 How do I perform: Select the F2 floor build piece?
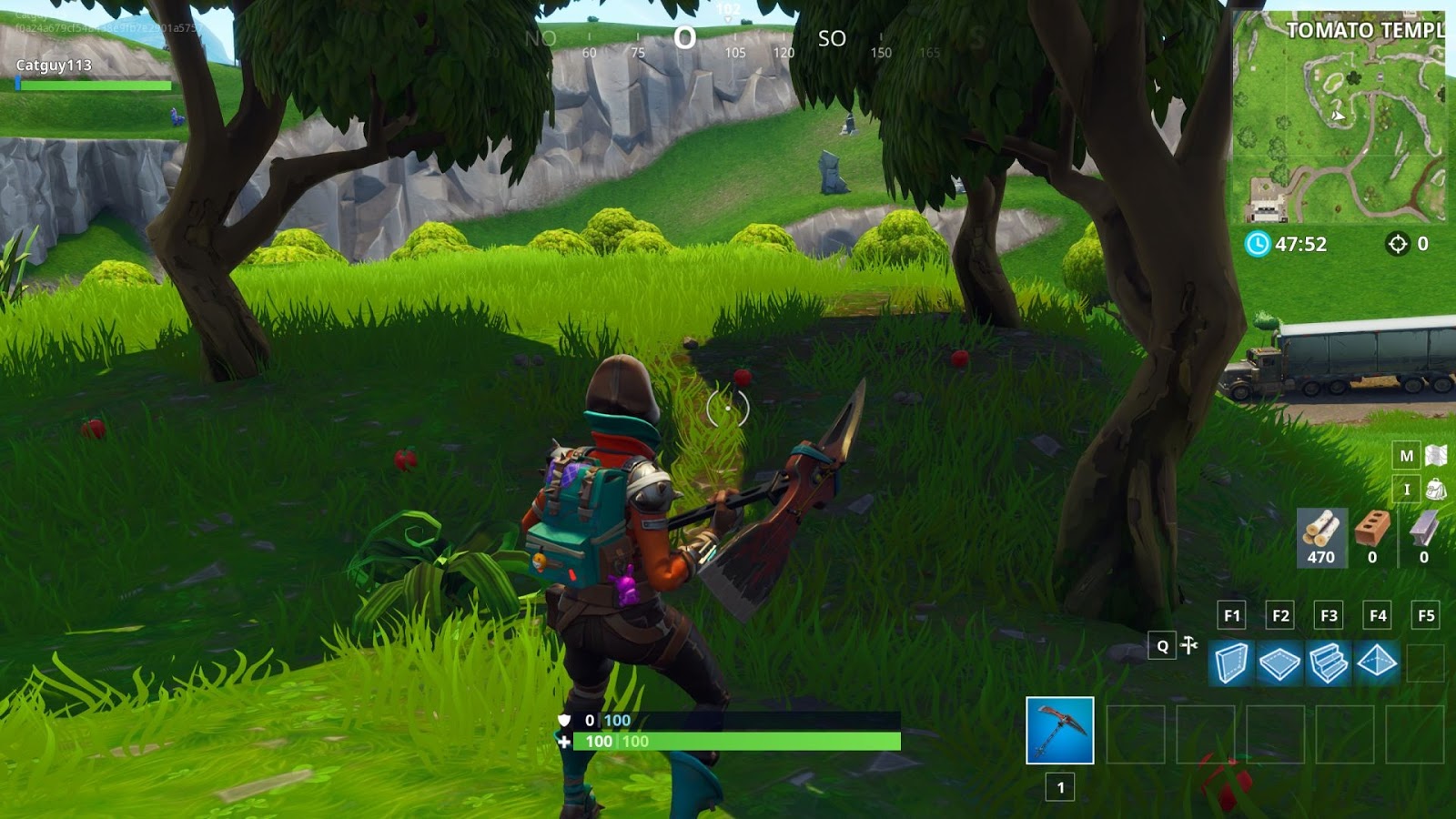tap(1281, 663)
